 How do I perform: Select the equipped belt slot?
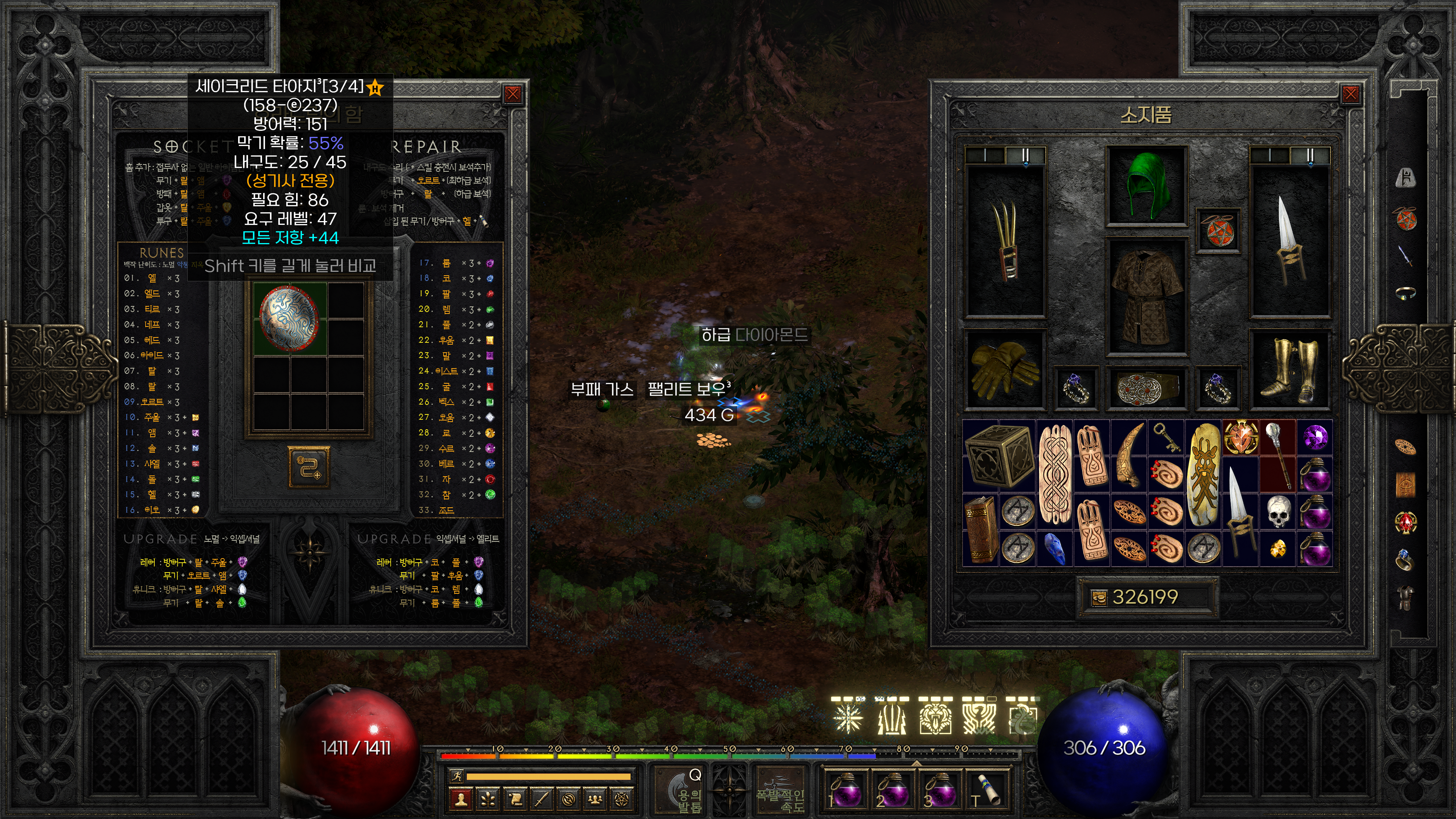pos(1146,388)
